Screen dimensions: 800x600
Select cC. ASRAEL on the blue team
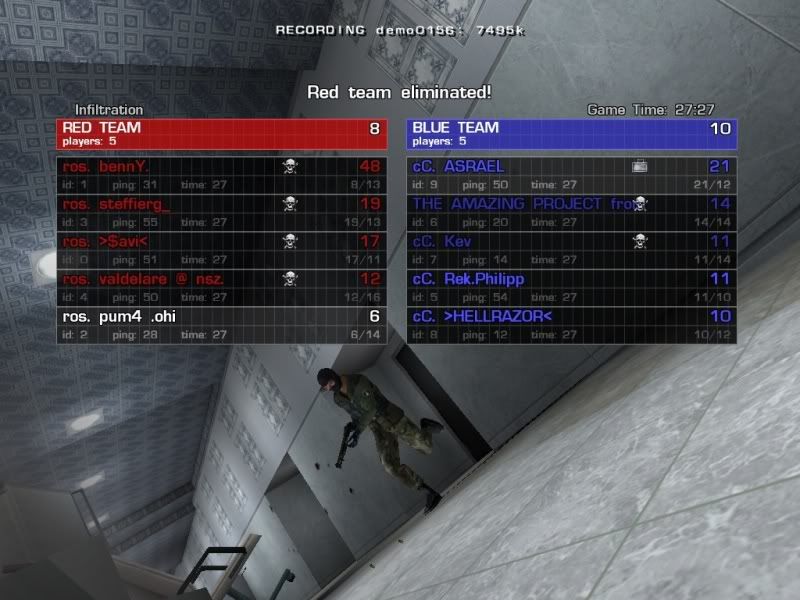[572, 174]
